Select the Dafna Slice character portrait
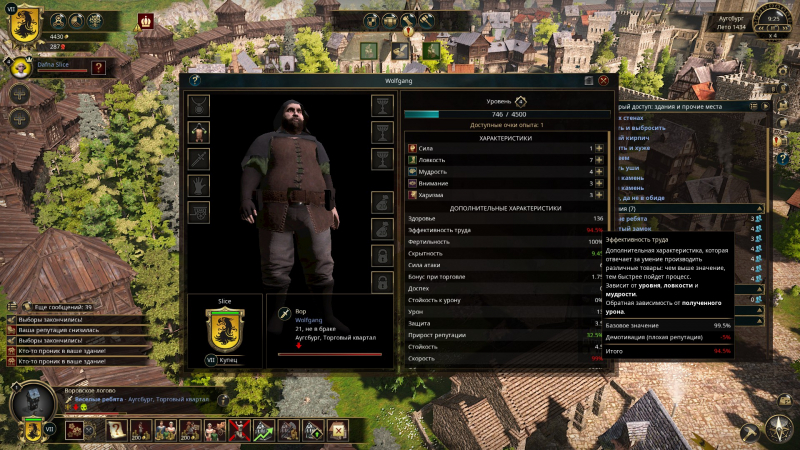The image size is (800, 450). [x=22, y=69]
